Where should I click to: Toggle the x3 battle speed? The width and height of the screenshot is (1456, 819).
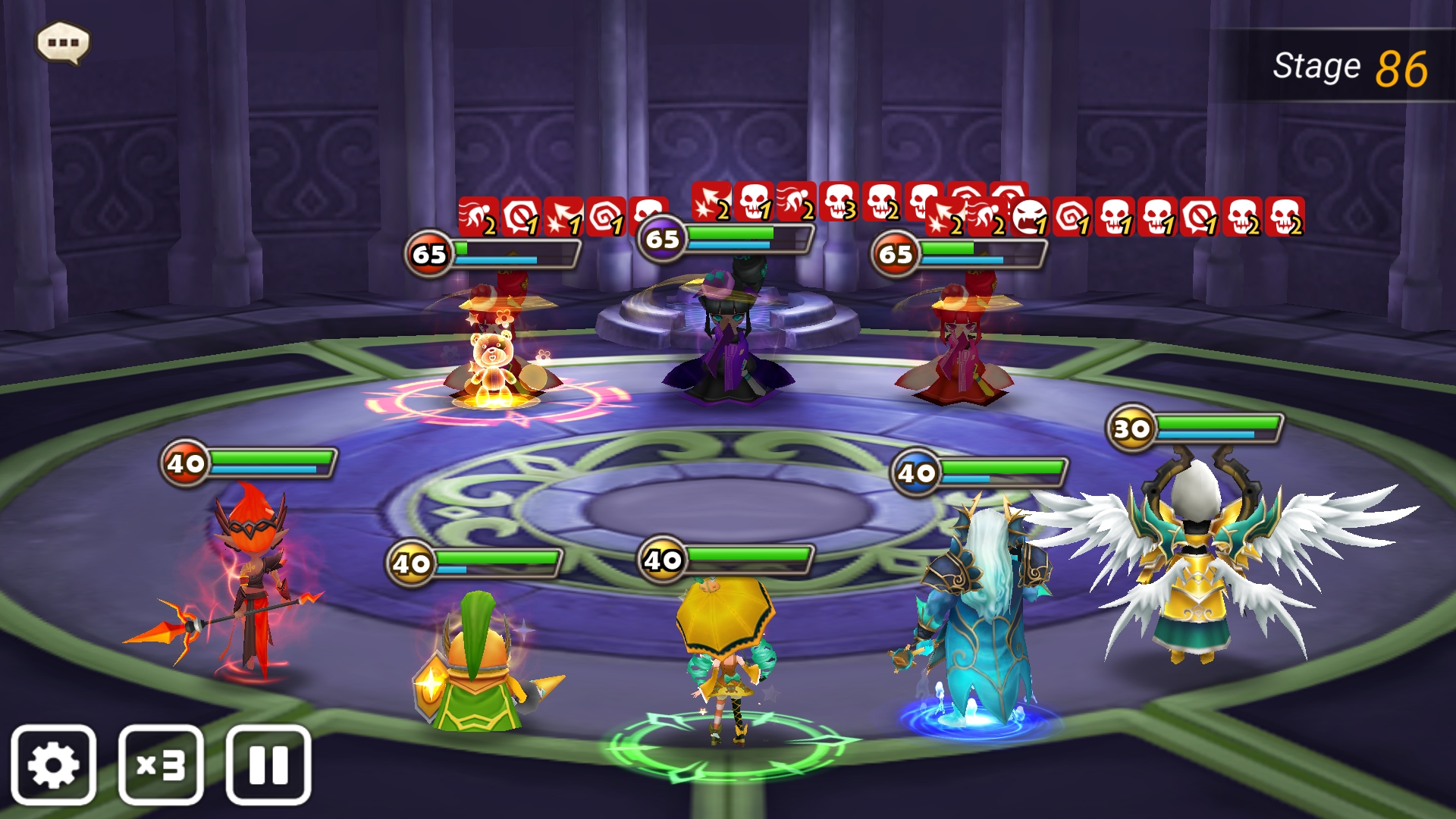(x=161, y=764)
